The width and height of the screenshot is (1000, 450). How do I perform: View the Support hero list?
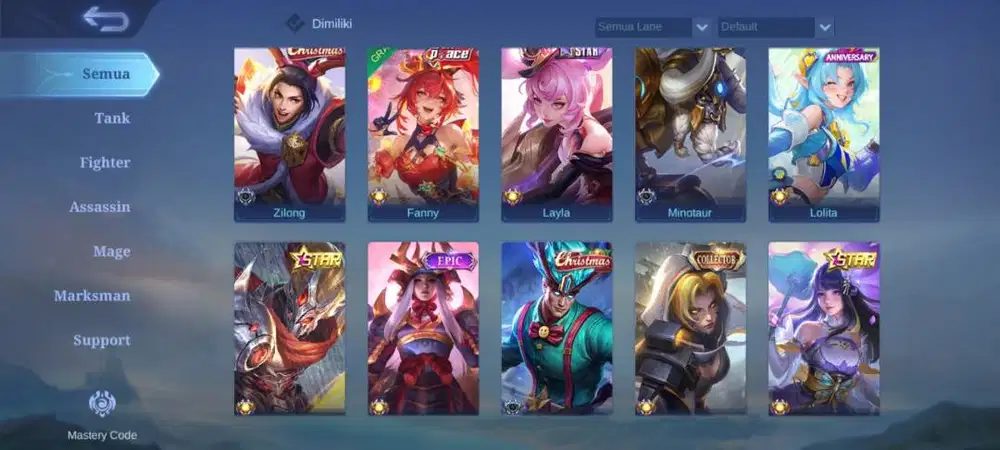(101, 340)
